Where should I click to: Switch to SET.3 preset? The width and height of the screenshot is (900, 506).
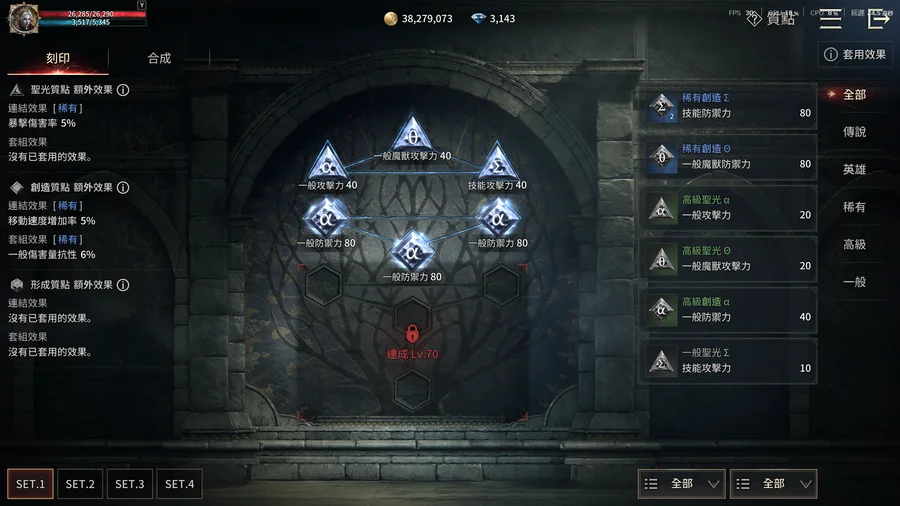point(130,484)
